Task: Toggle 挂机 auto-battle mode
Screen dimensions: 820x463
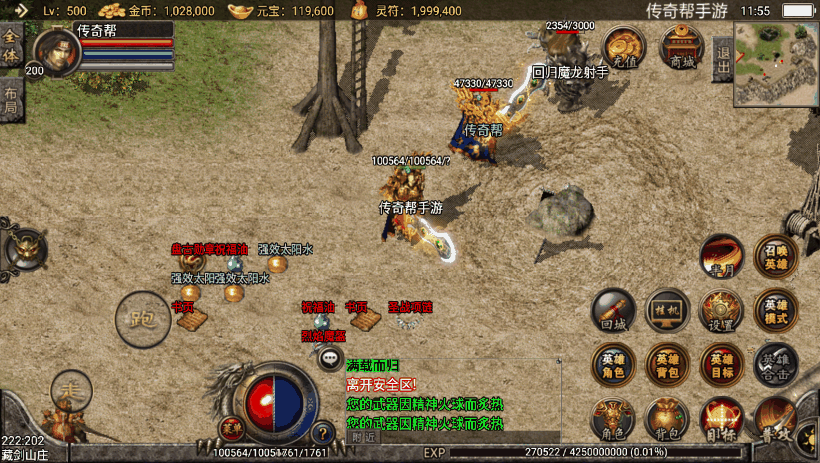Action: point(667,310)
